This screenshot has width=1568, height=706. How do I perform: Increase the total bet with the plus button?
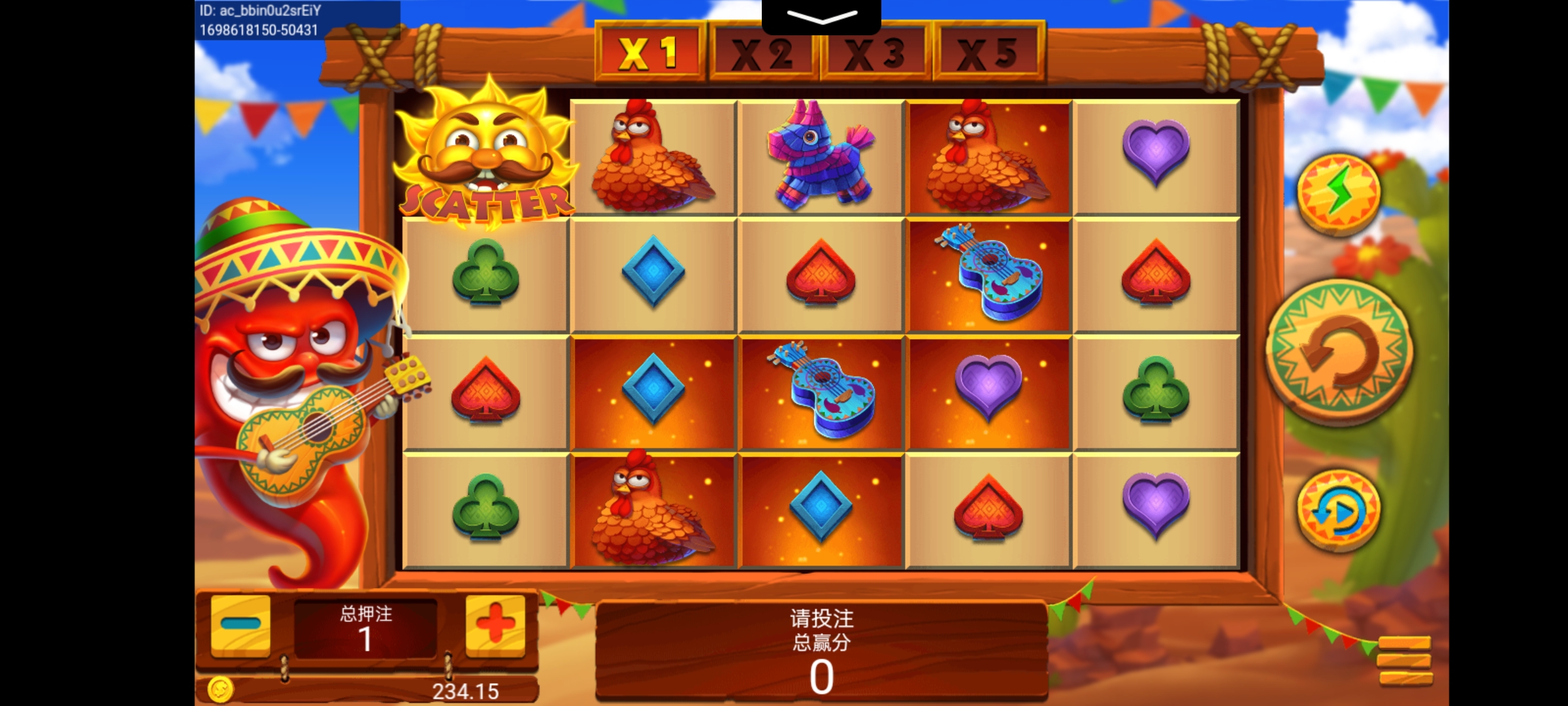tap(495, 624)
